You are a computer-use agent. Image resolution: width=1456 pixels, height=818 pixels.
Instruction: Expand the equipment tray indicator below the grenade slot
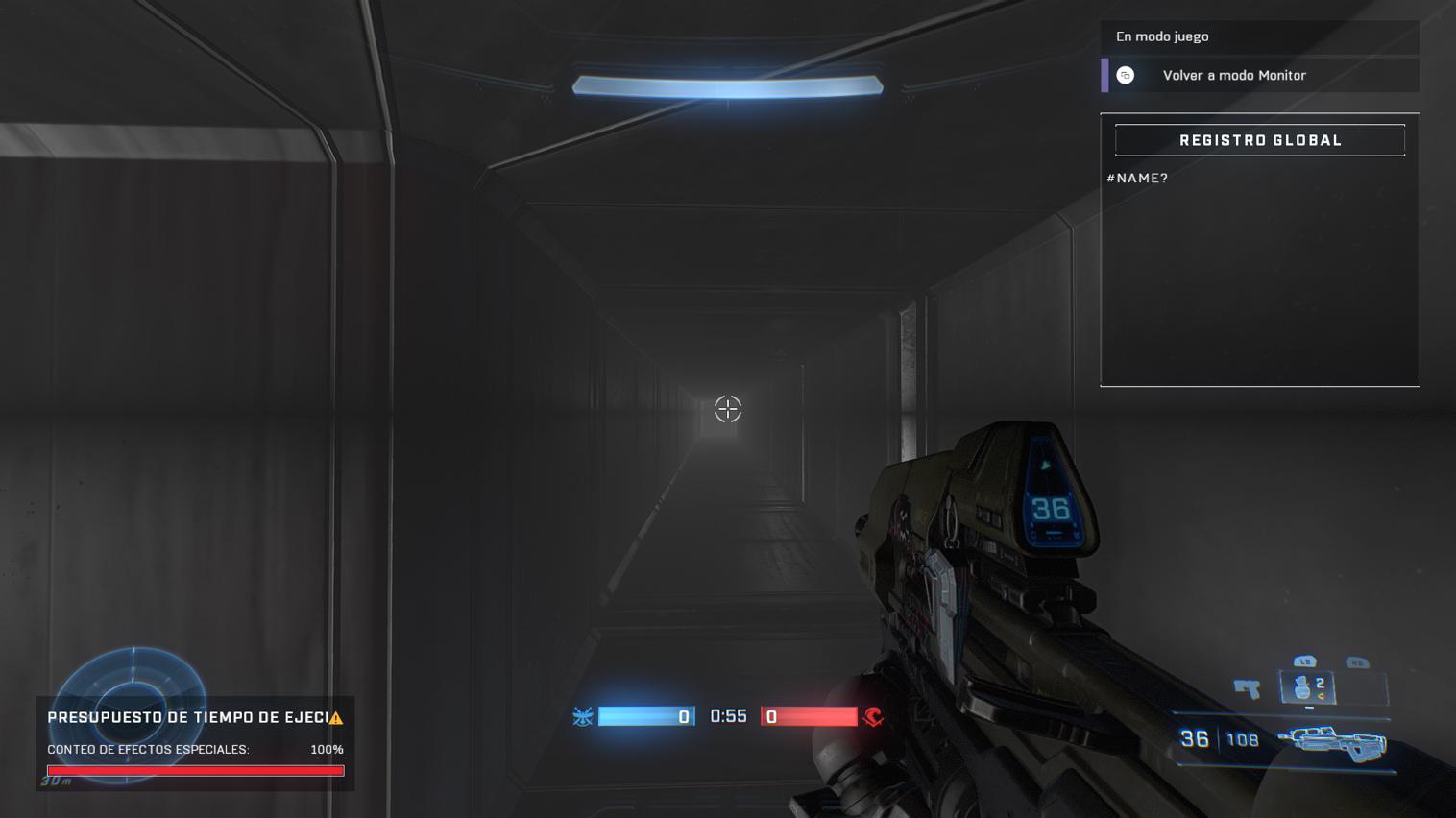coord(1310,707)
